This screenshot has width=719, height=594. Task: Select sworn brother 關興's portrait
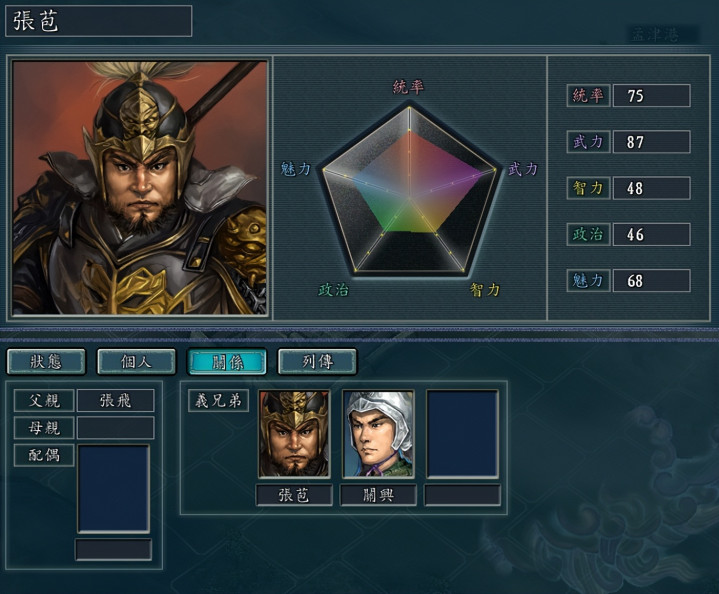(378, 434)
